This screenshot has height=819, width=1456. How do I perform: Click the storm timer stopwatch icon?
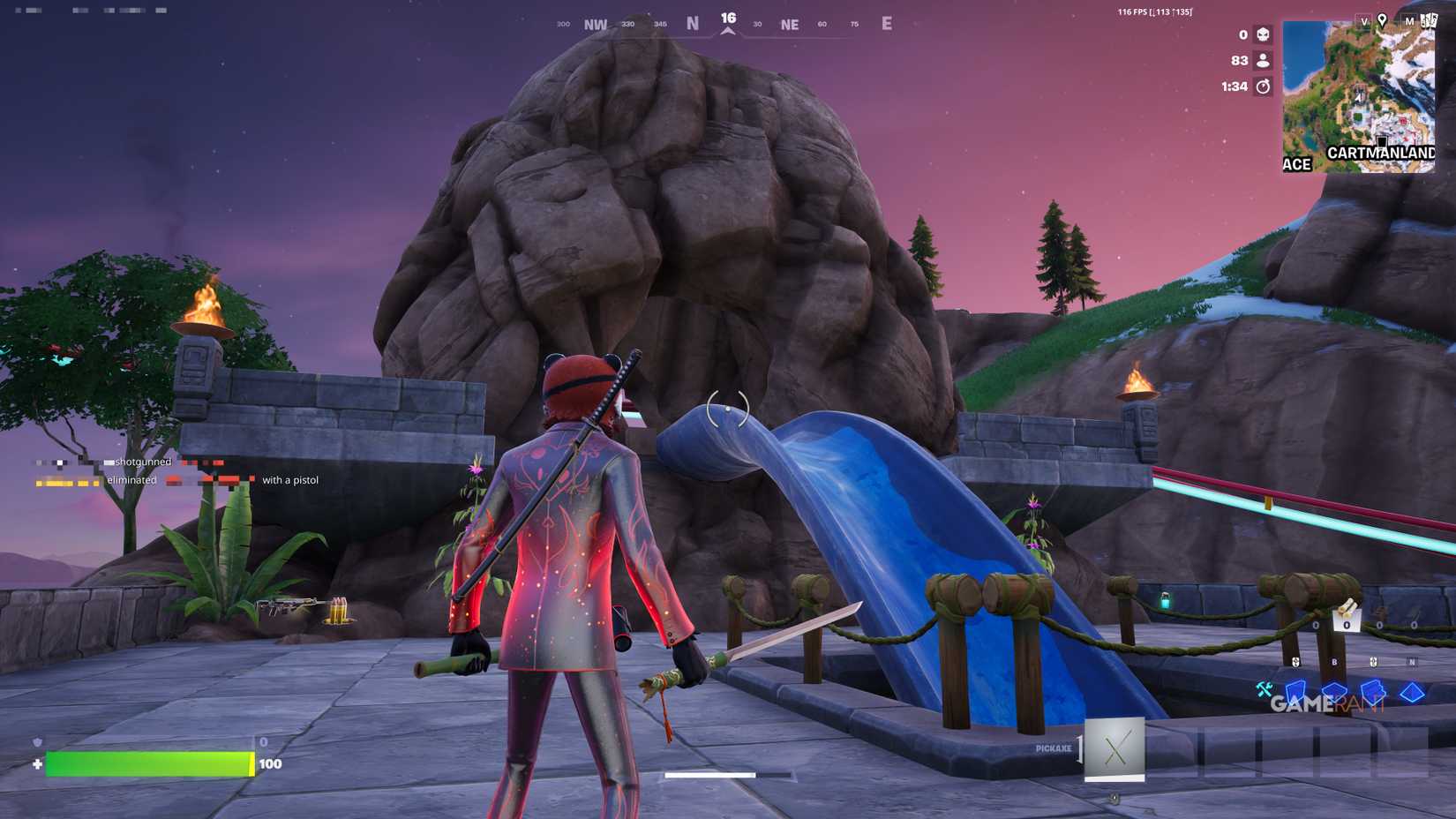(1263, 86)
